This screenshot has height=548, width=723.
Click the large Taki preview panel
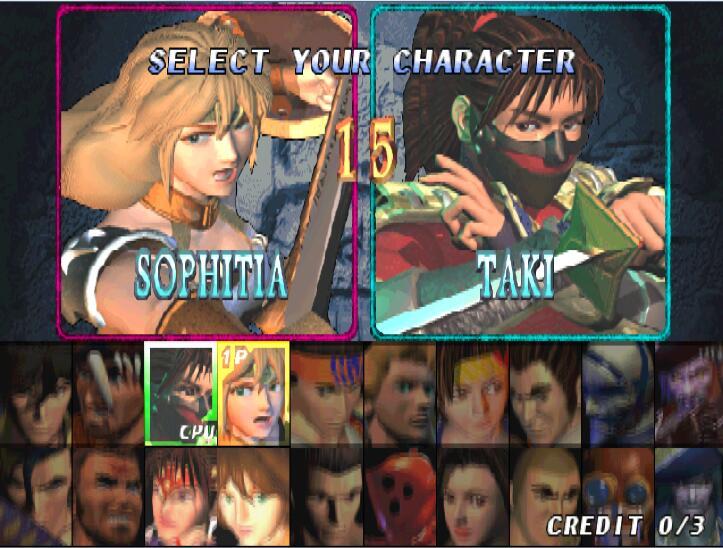click(x=519, y=172)
